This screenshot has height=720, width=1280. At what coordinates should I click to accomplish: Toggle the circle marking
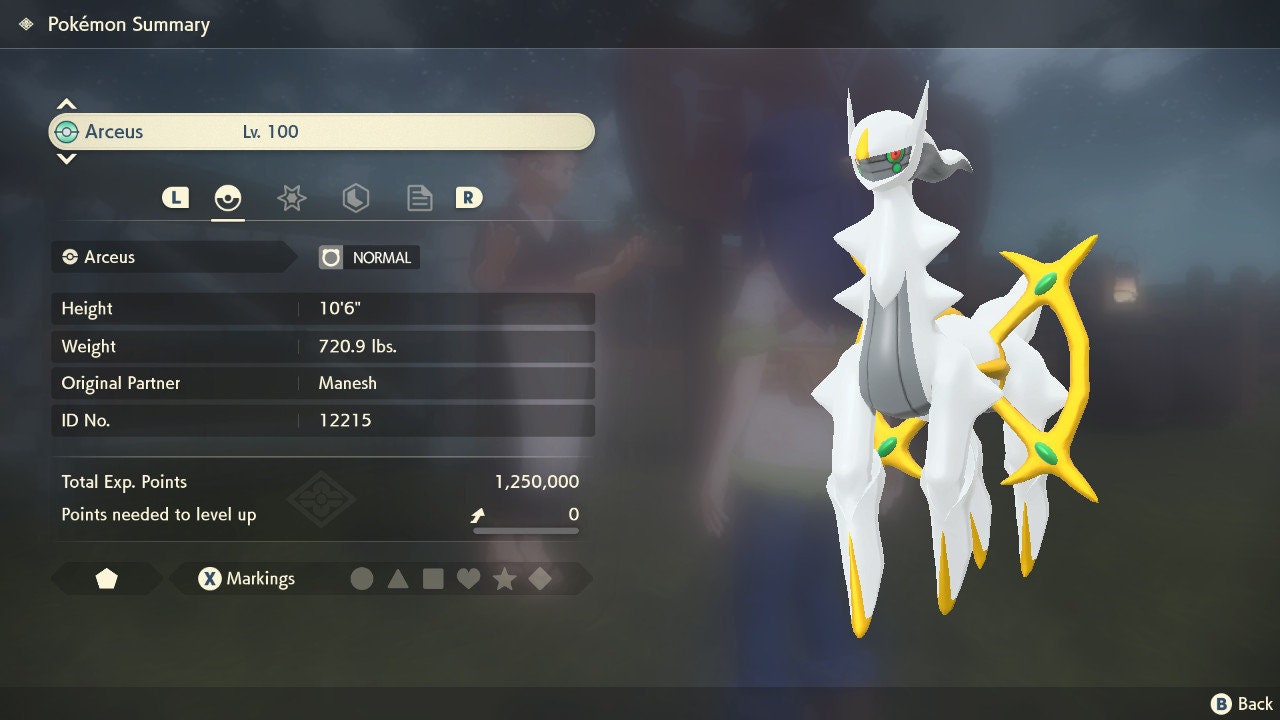point(362,579)
